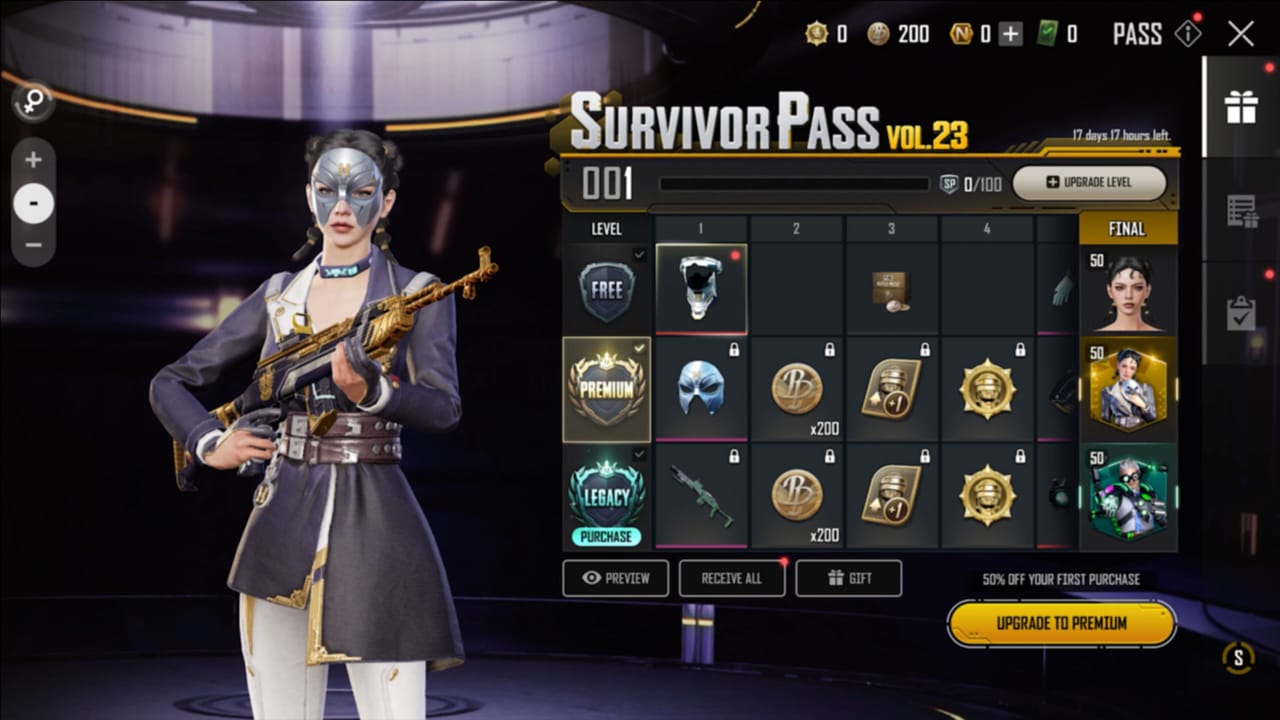This screenshot has width=1280, height=720.
Task: Purchase the Legacy pass track
Action: pos(607,537)
